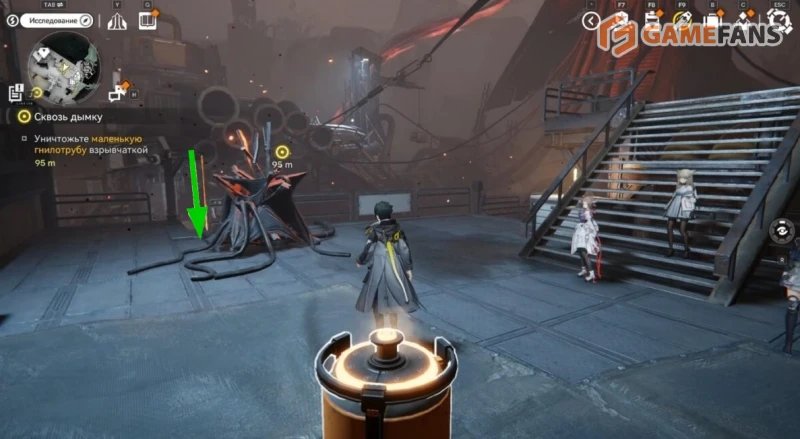The width and height of the screenshot is (800, 439).
Task: Open the backpack inventory icon
Action: 714,20
